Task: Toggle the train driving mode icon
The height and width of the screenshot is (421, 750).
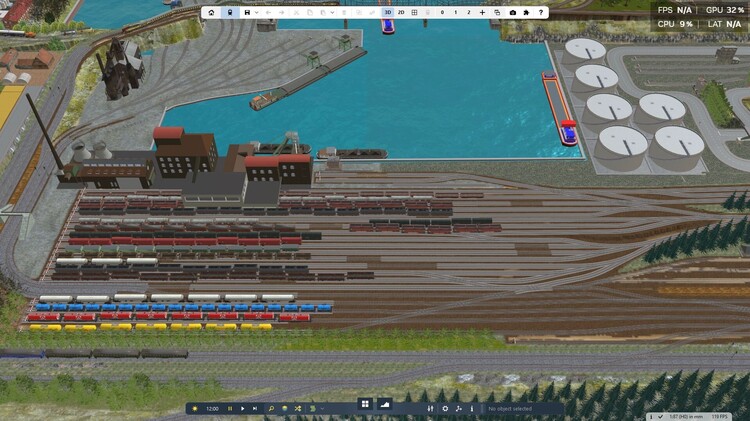Action: 230,13
